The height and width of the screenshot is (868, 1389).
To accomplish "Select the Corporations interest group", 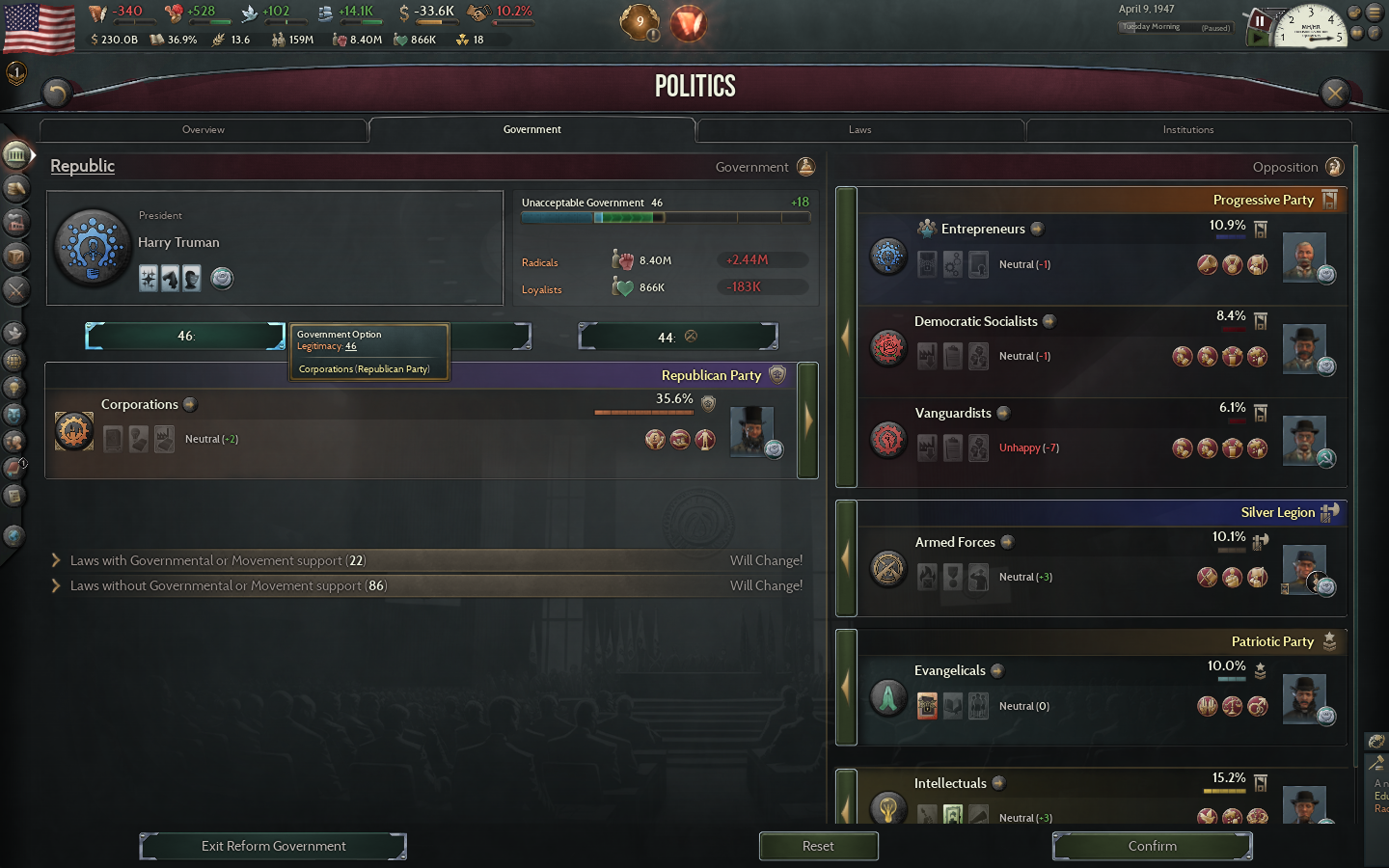I will (x=74, y=431).
